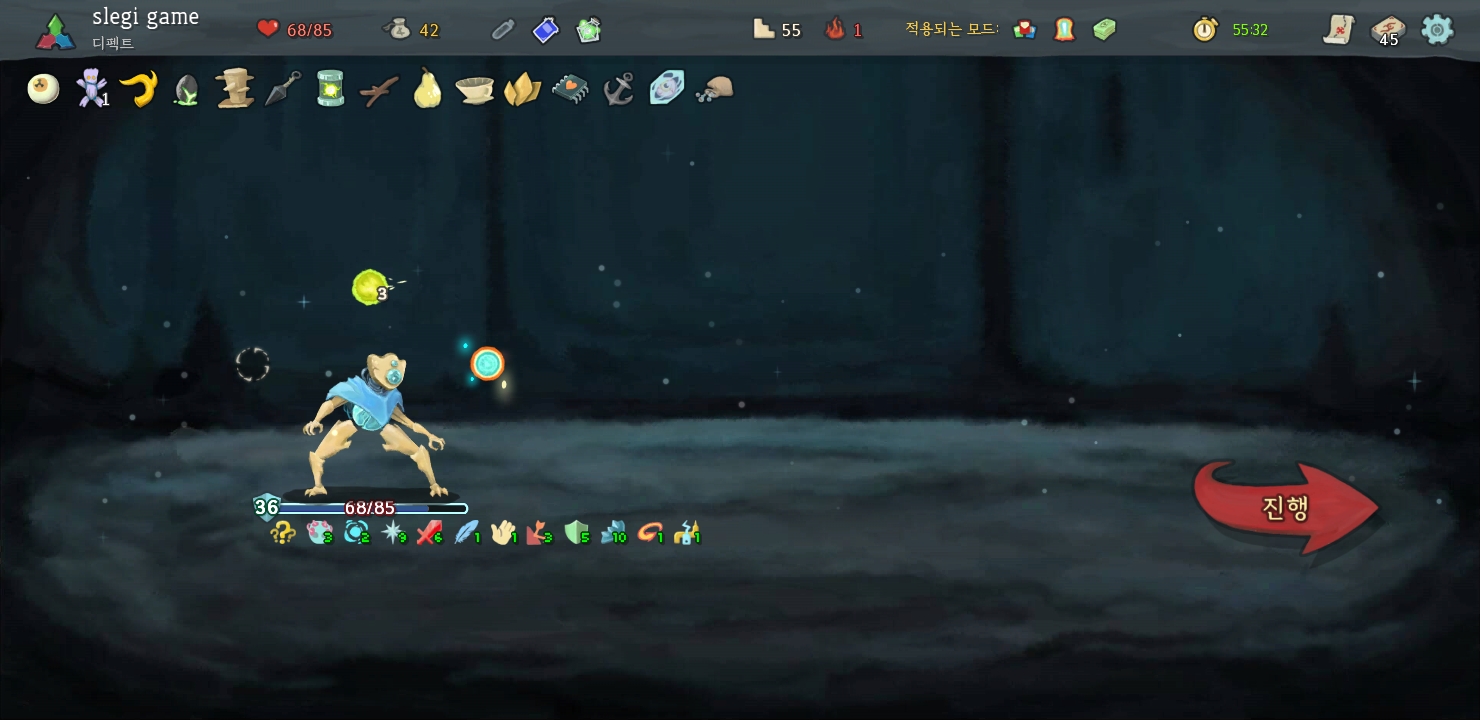Inspect the Anchor relic
The height and width of the screenshot is (720, 1480).
(618, 89)
